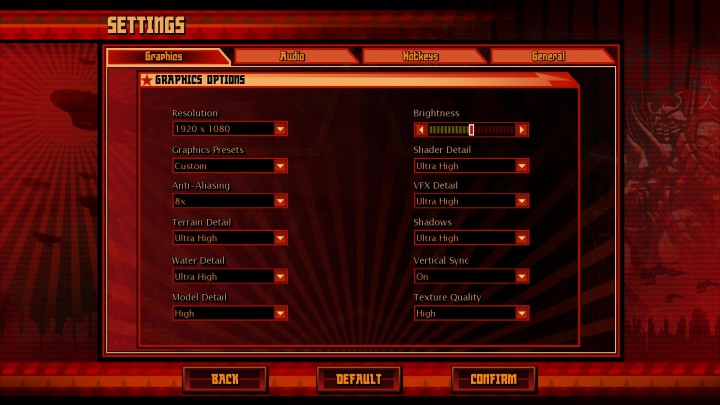Confirm the graphics settings

point(493,379)
